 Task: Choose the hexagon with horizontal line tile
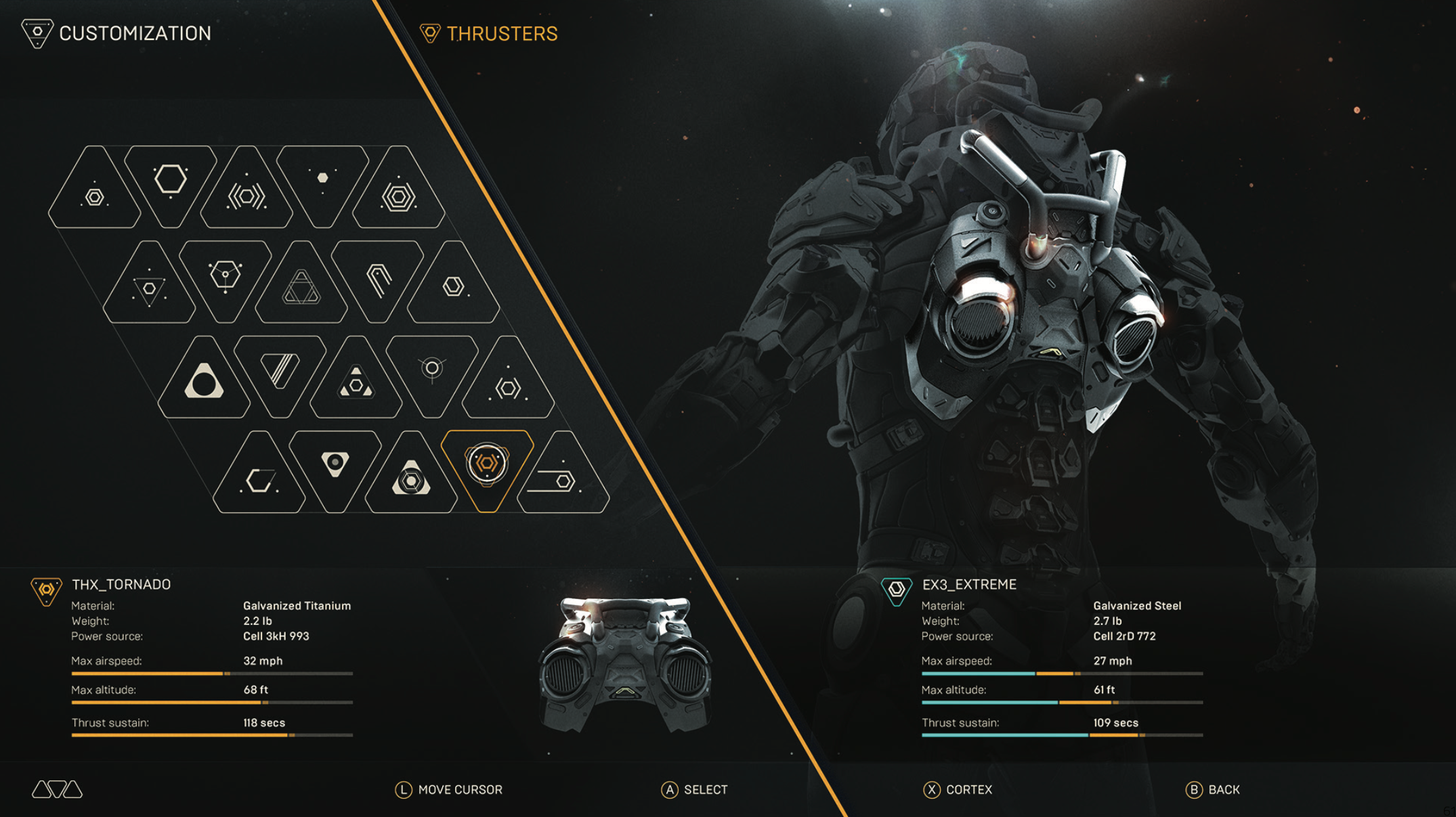coord(562,479)
